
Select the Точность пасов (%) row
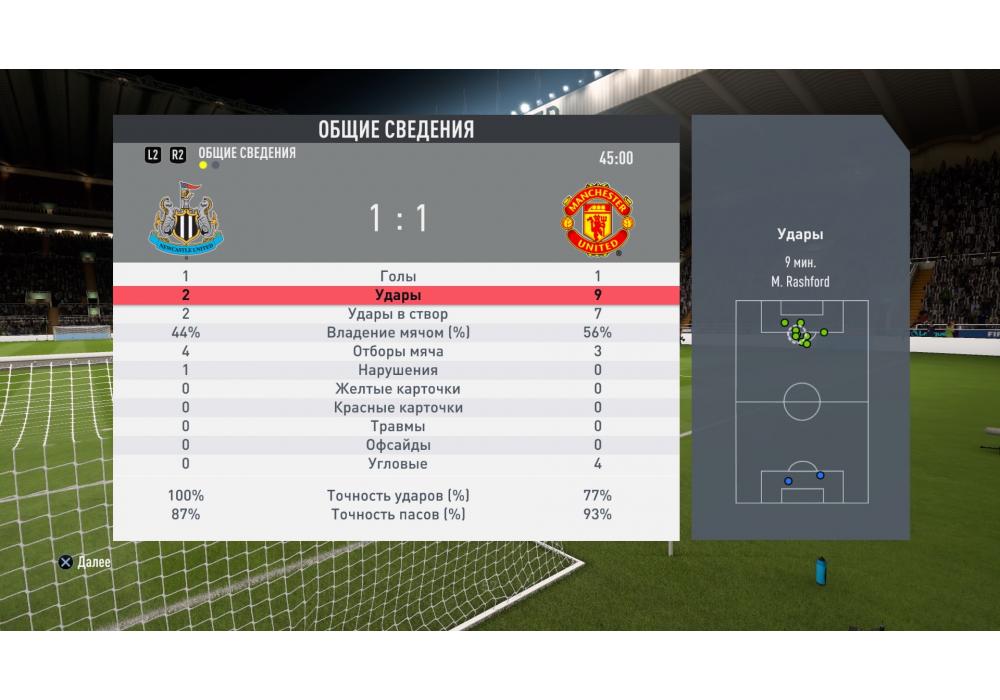(x=398, y=514)
